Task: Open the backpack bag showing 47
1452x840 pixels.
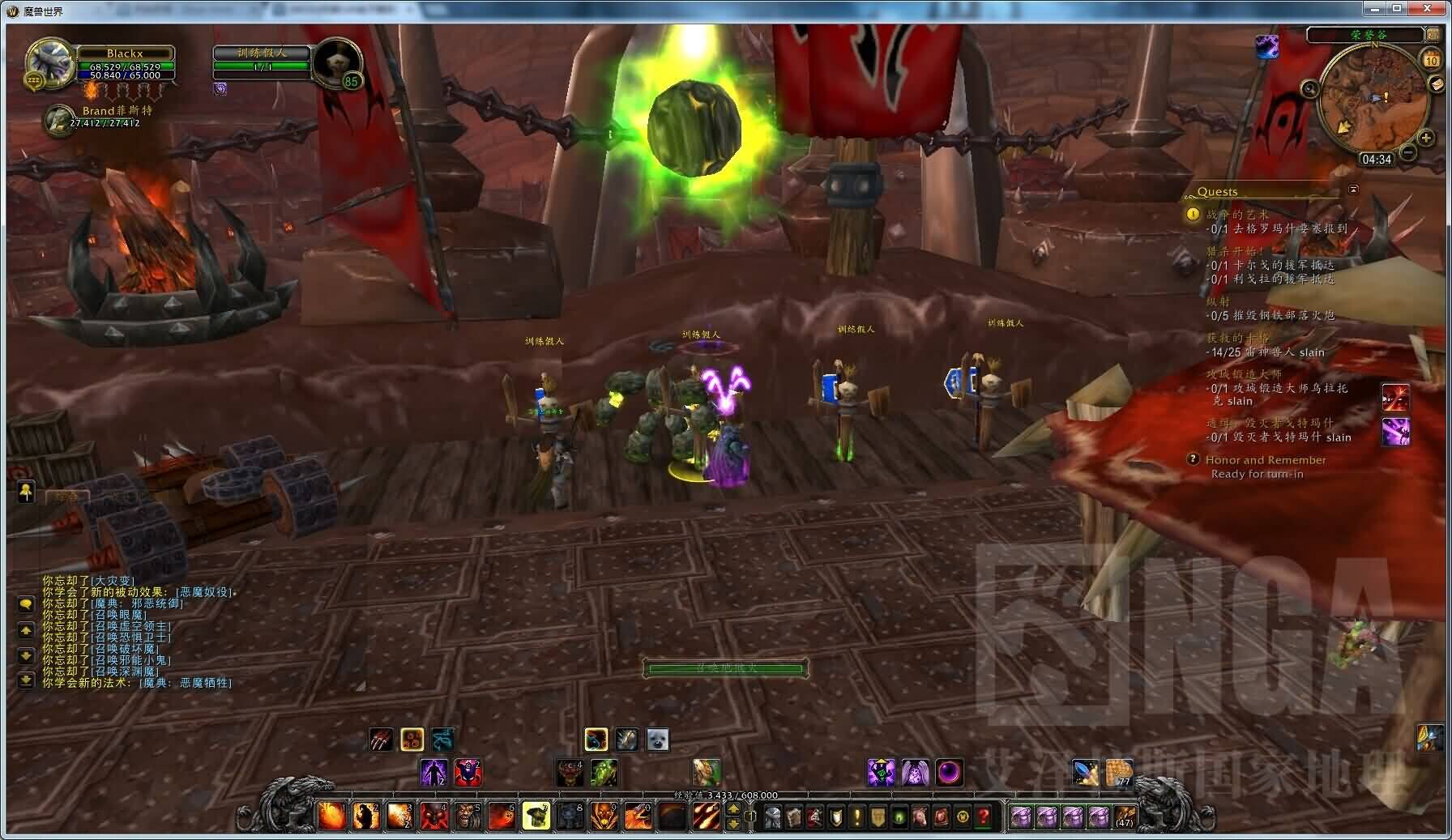Action: 1125,816
